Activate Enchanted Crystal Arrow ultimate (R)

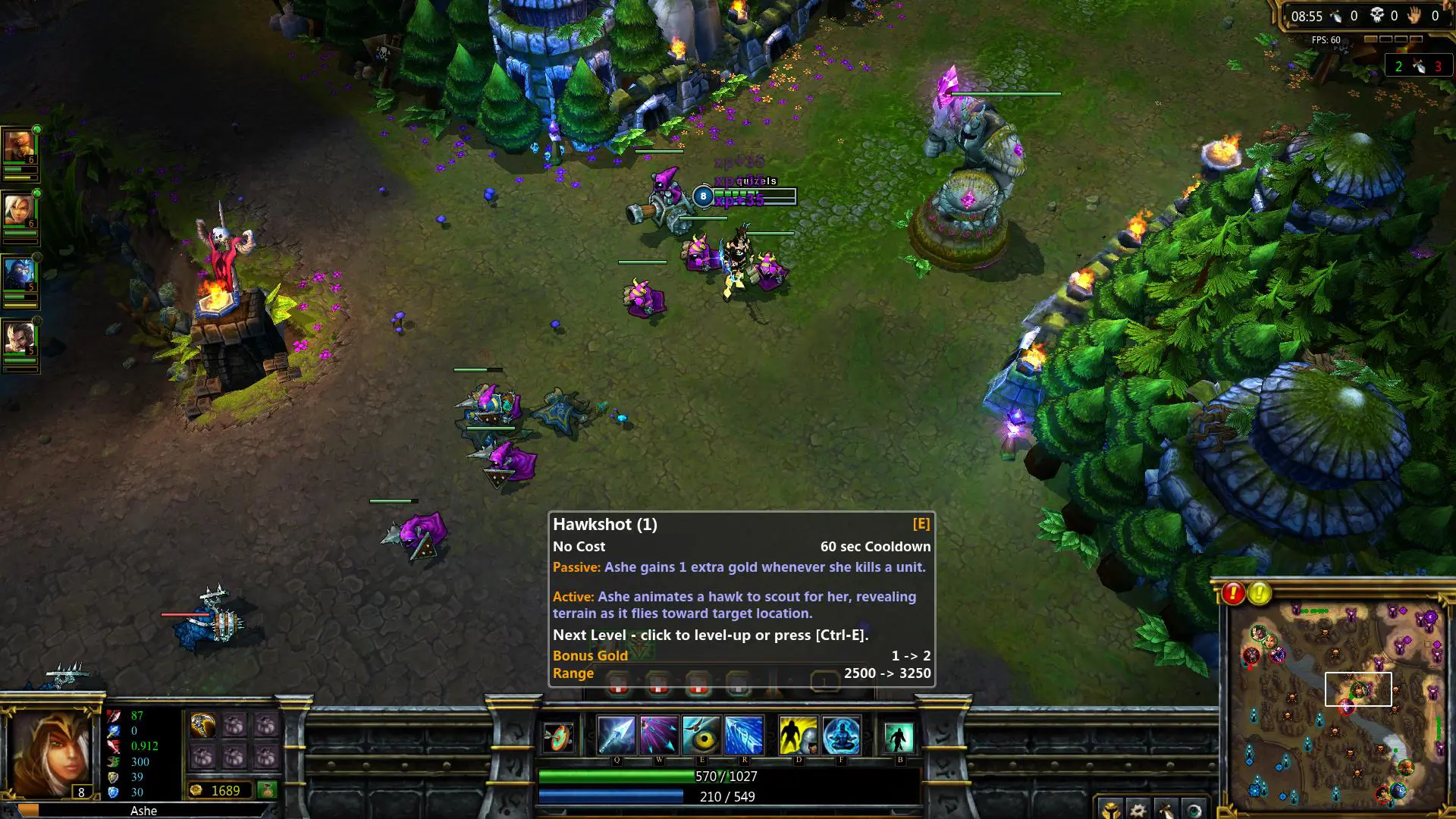[744, 734]
